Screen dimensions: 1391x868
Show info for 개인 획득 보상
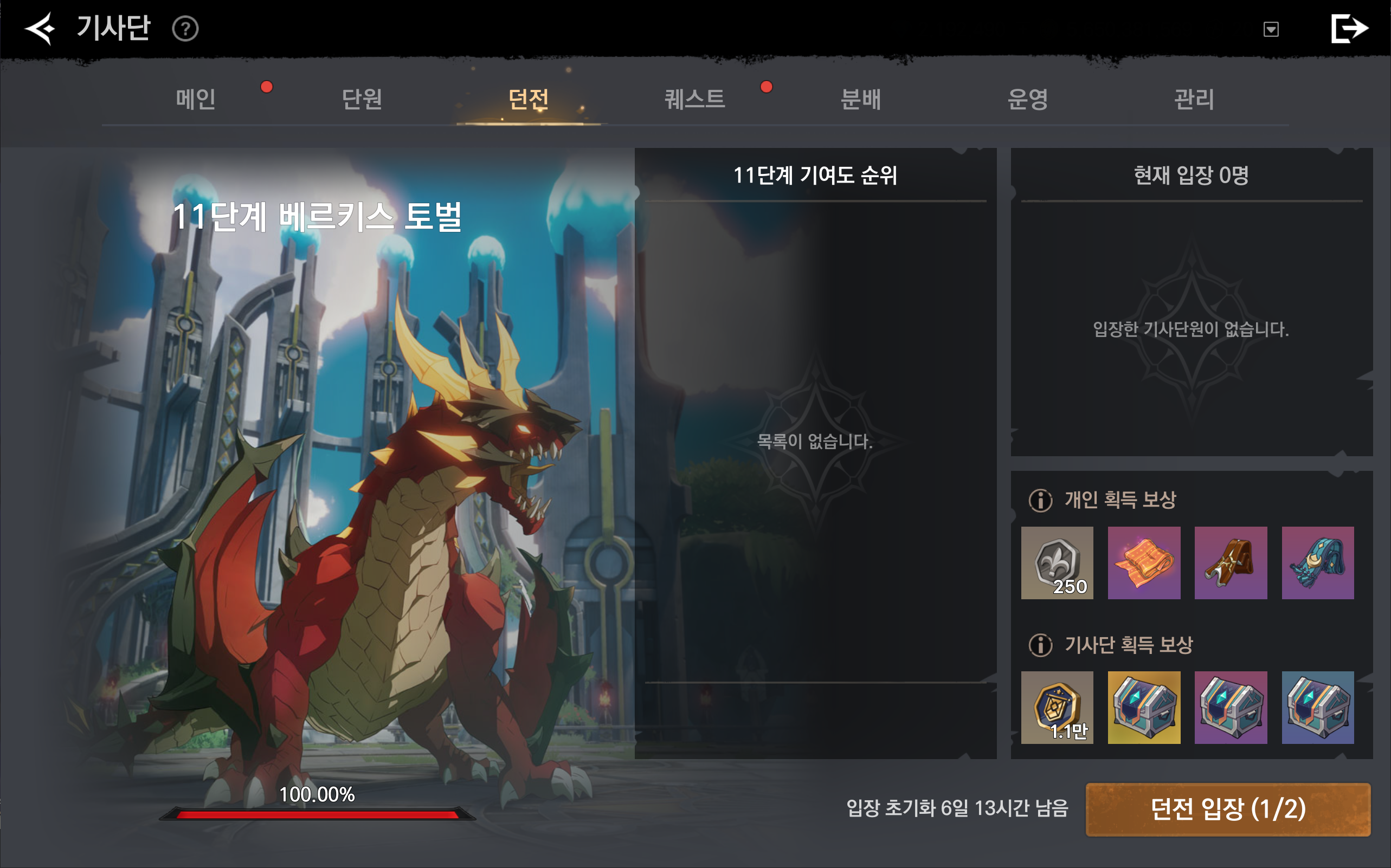1040,500
